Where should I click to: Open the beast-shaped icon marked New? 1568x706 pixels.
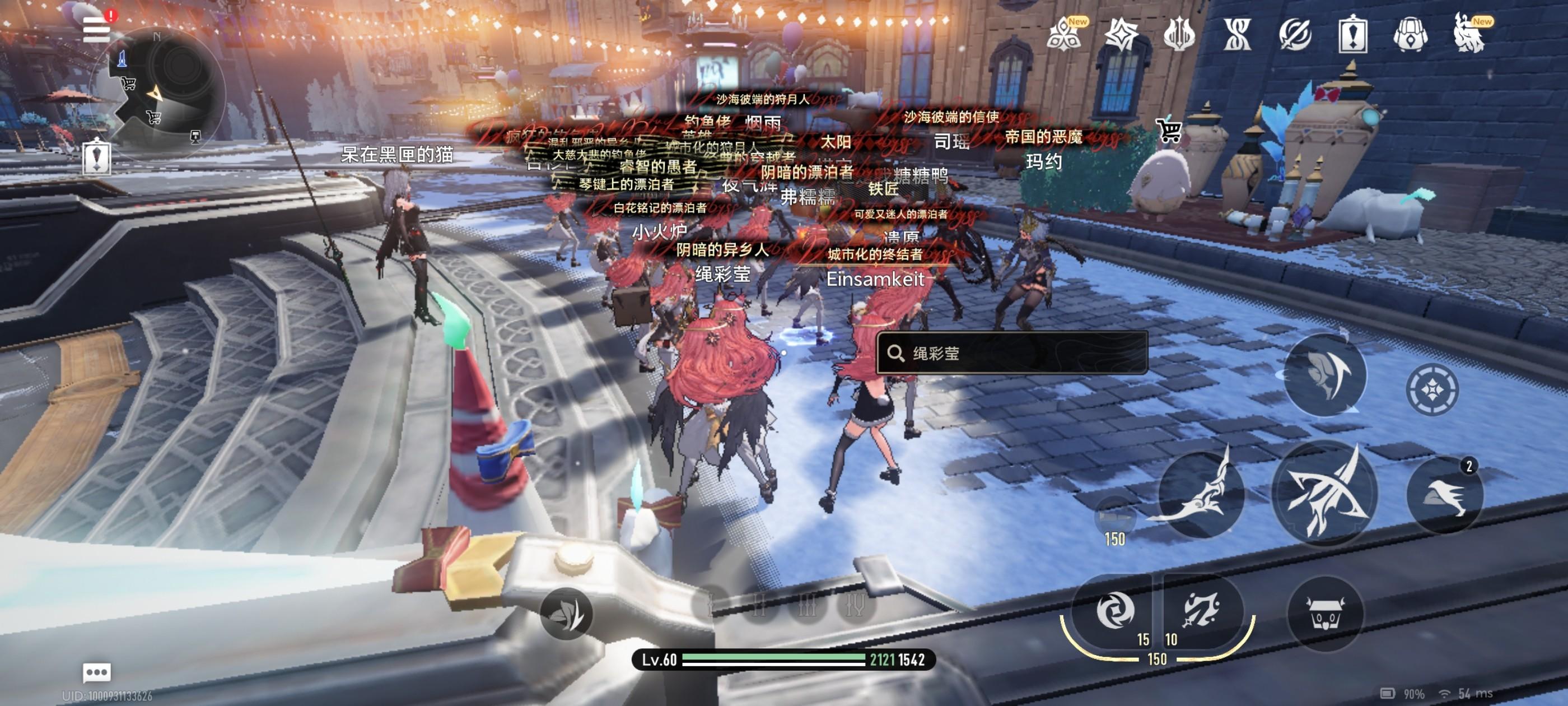[x=1469, y=34]
